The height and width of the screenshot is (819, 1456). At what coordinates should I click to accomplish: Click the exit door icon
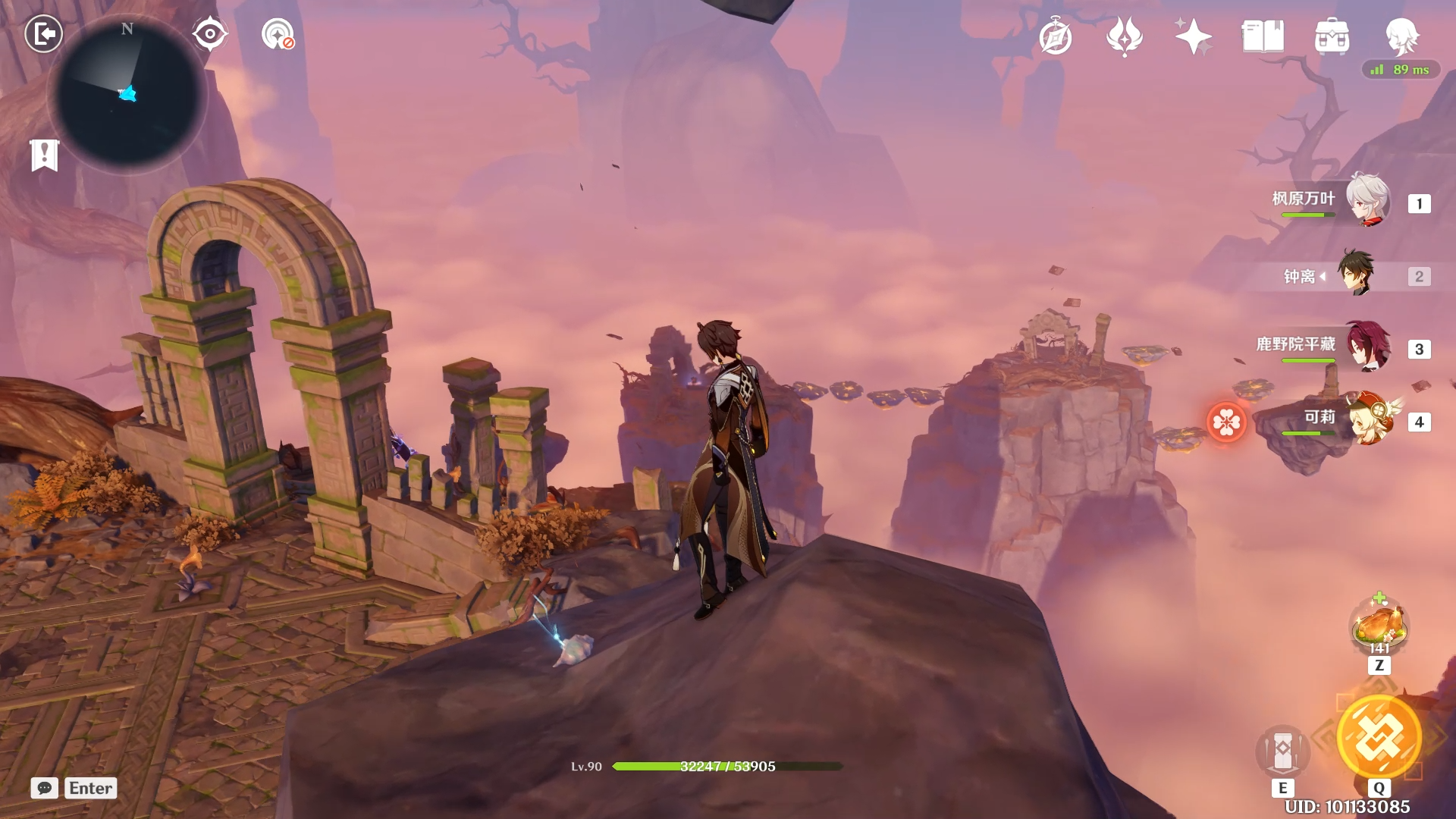pos(43,34)
